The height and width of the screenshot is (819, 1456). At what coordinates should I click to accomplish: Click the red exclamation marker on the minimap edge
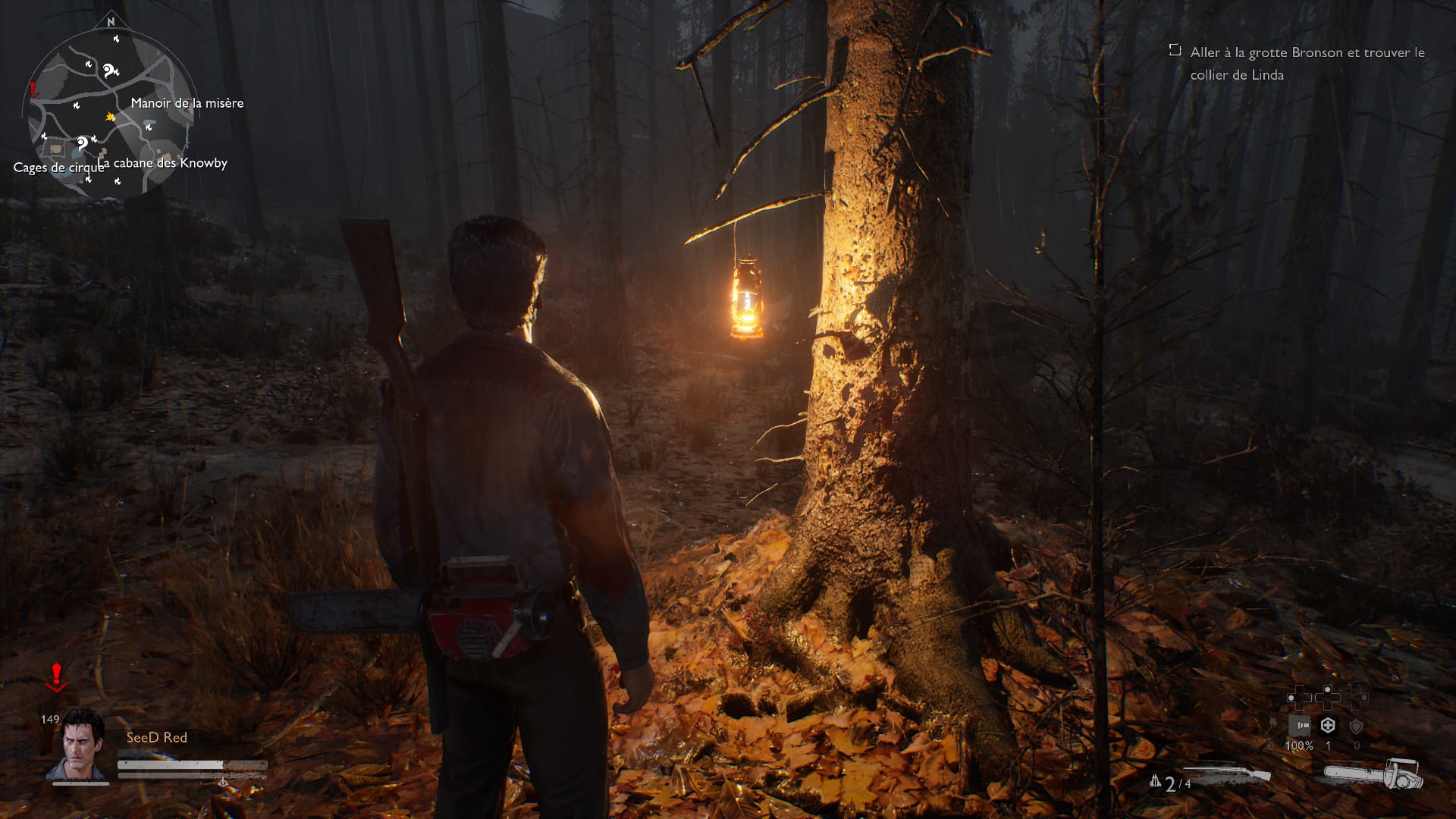click(x=33, y=91)
